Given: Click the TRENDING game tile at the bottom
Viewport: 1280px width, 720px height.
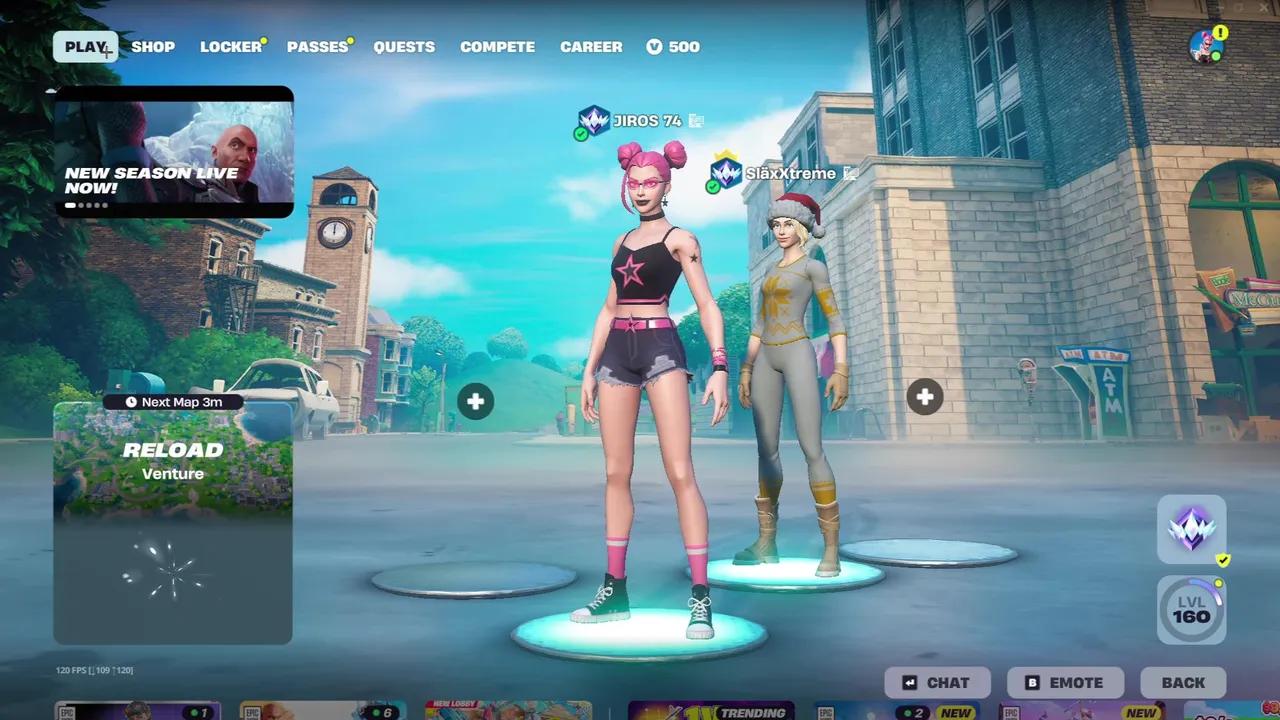Looking at the screenshot, I should (x=712, y=712).
